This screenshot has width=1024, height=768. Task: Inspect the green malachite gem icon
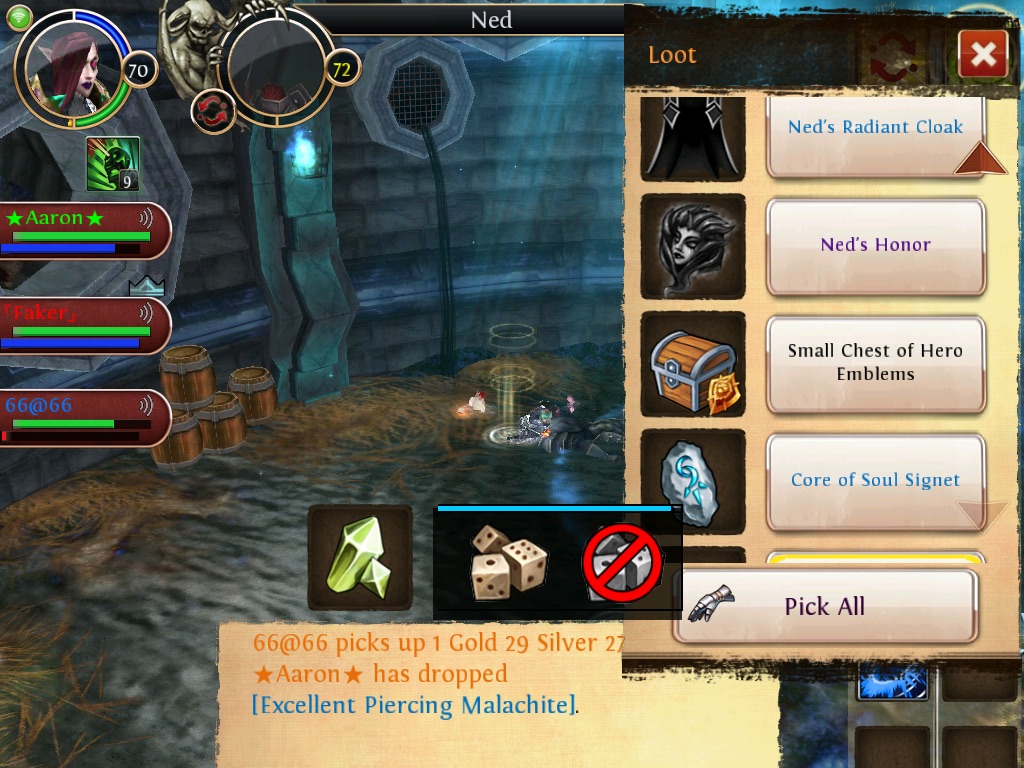pyautogui.click(x=360, y=557)
